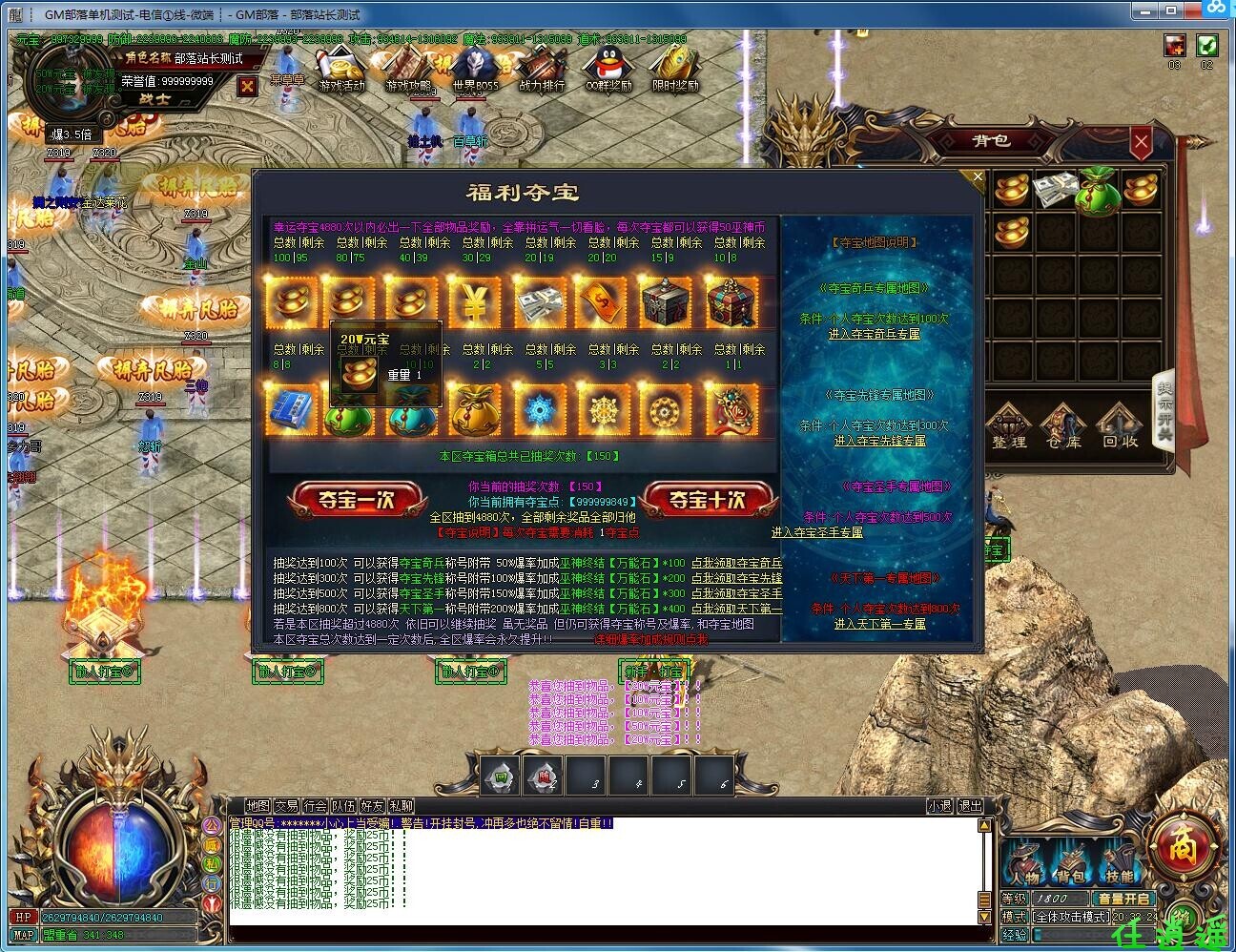Change the 全体攻击模式 attack mode

click(x=1070, y=916)
